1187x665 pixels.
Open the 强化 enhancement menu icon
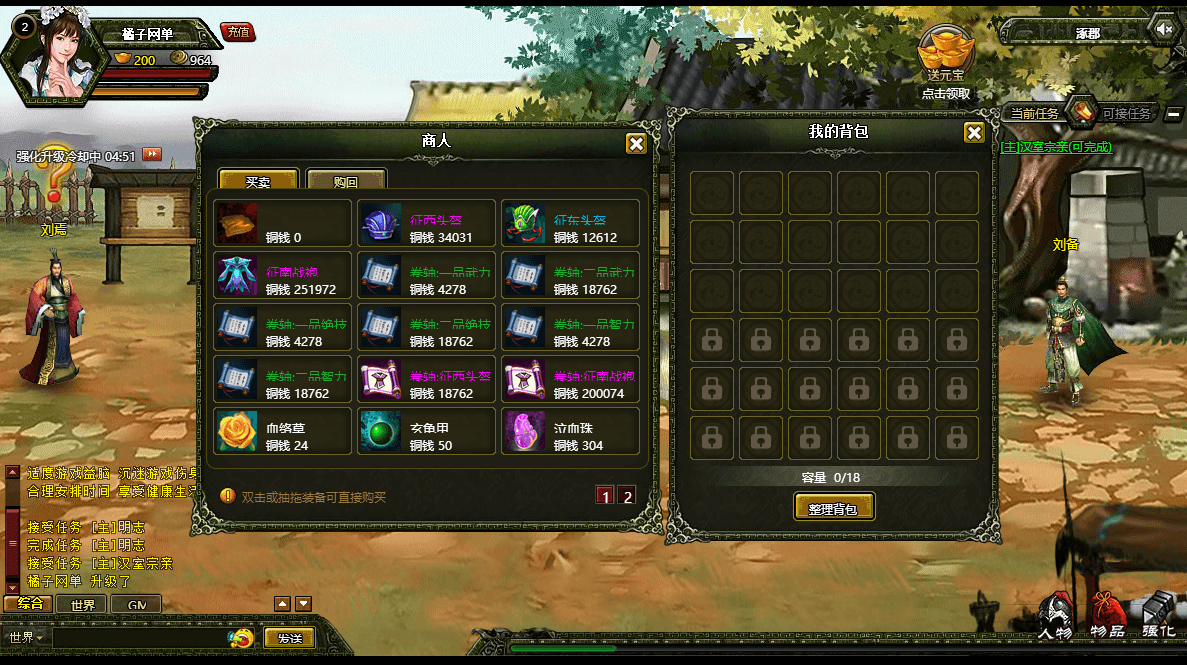[1159, 615]
